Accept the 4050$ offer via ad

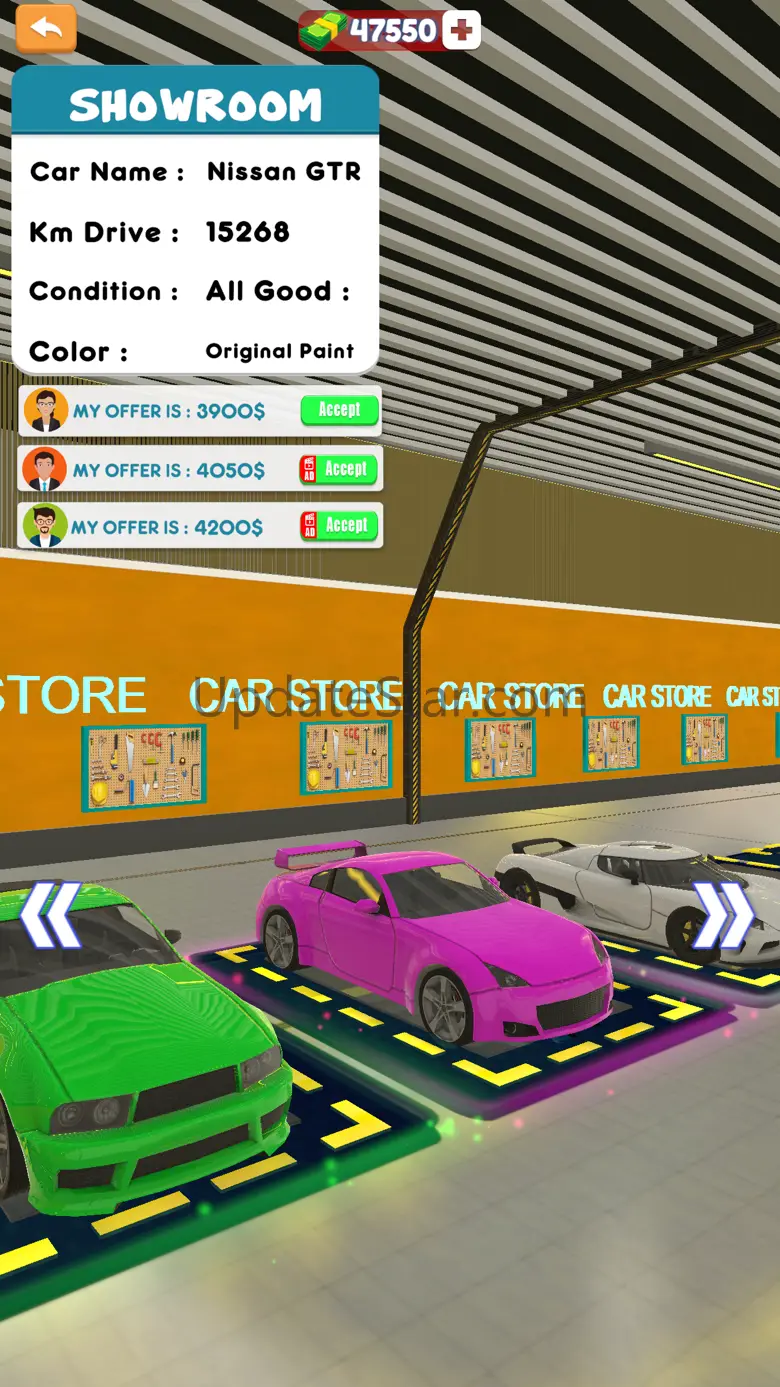click(339, 469)
